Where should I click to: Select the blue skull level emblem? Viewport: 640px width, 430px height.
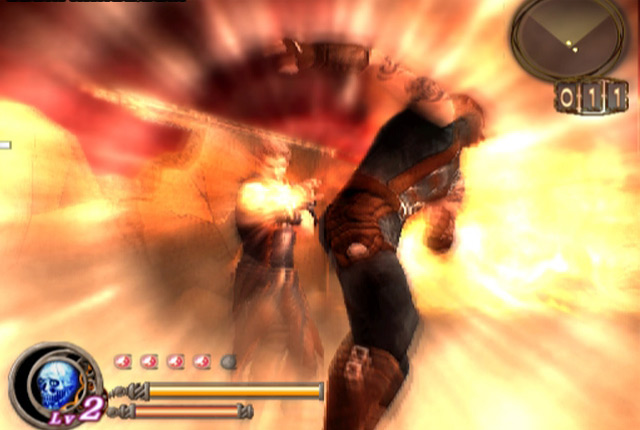point(53,383)
